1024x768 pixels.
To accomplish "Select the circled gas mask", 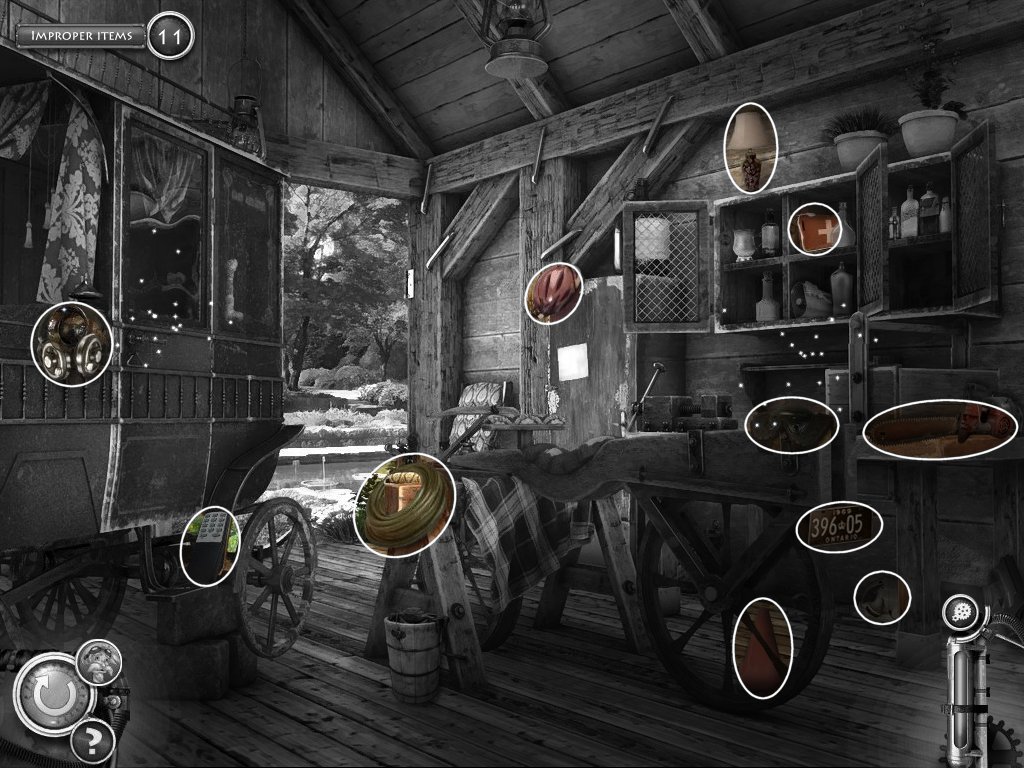I will tap(71, 343).
